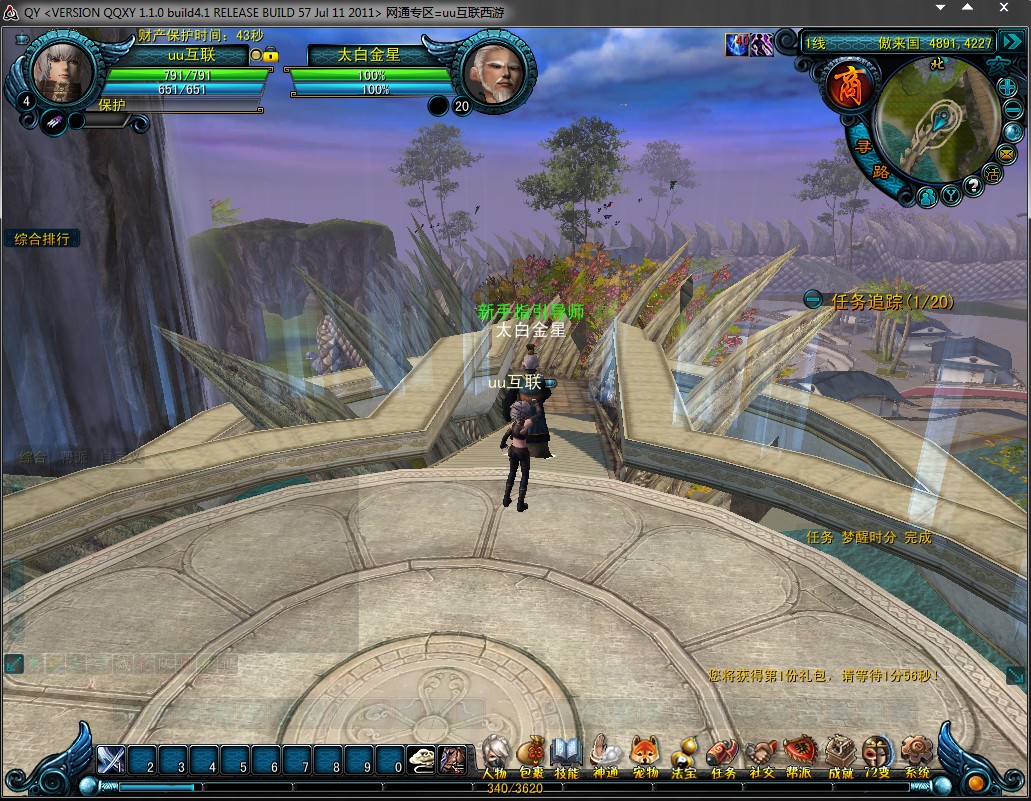The width and height of the screenshot is (1031, 801).
Task: Click the question mark help button
Action: pyautogui.click(x=971, y=184)
